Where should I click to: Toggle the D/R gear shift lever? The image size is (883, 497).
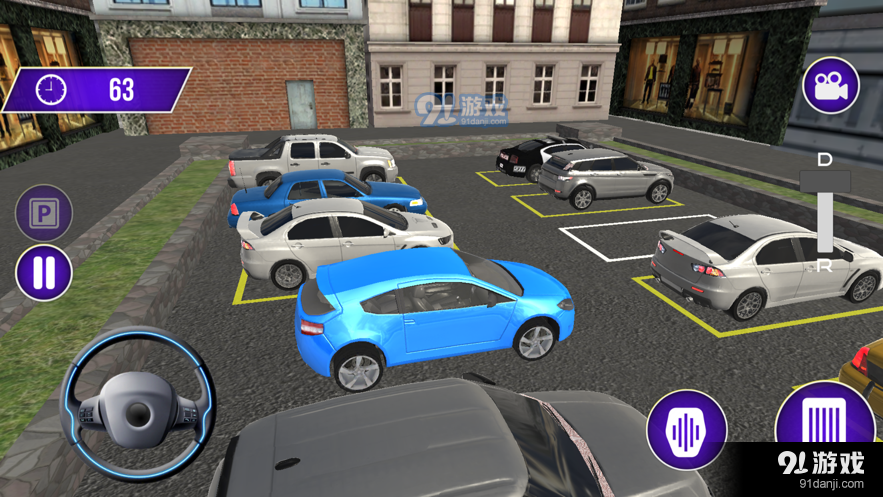click(825, 212)
